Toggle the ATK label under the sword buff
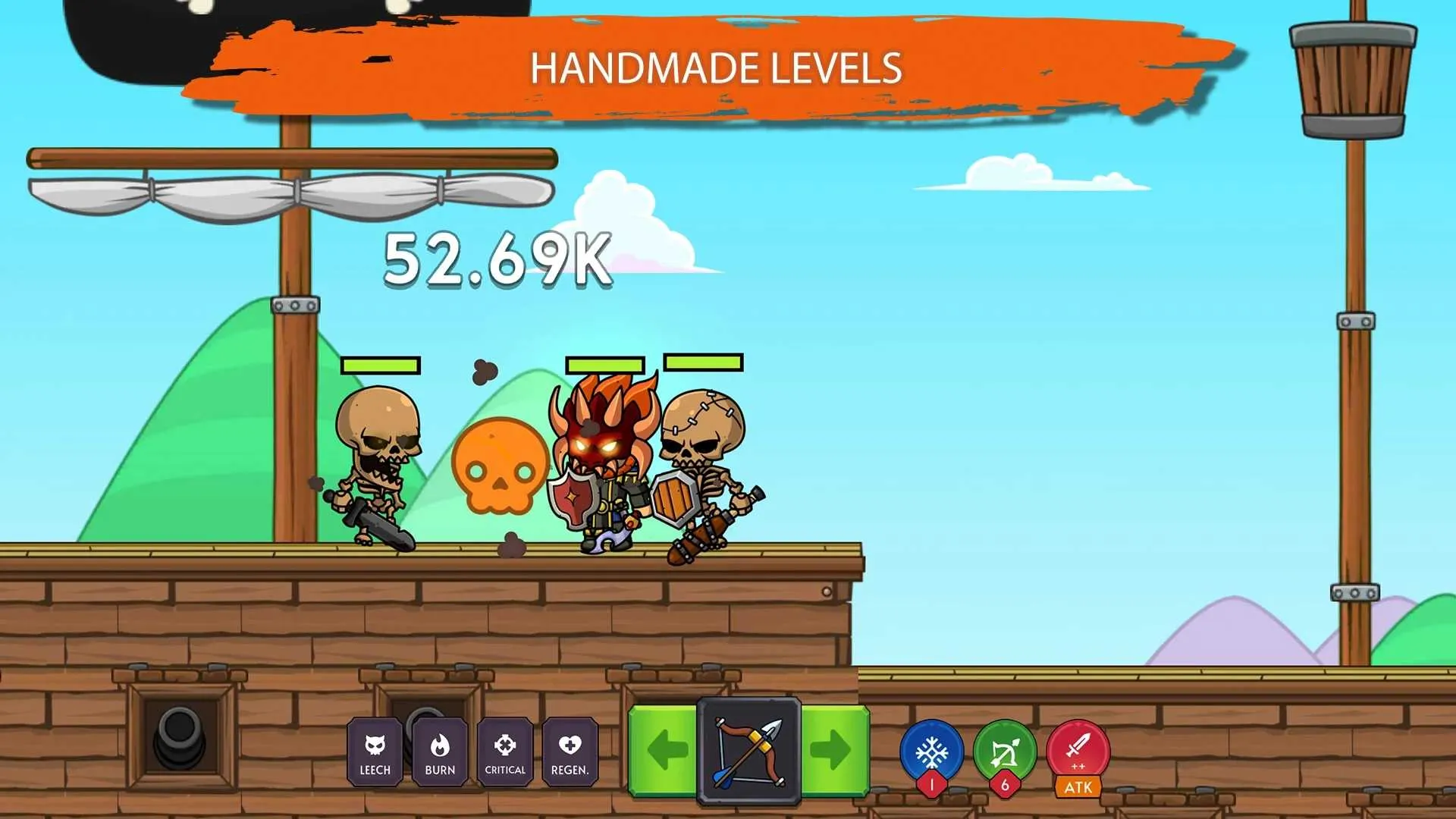The width and height of the screenshot is (1456, 819). (1078, 788)
